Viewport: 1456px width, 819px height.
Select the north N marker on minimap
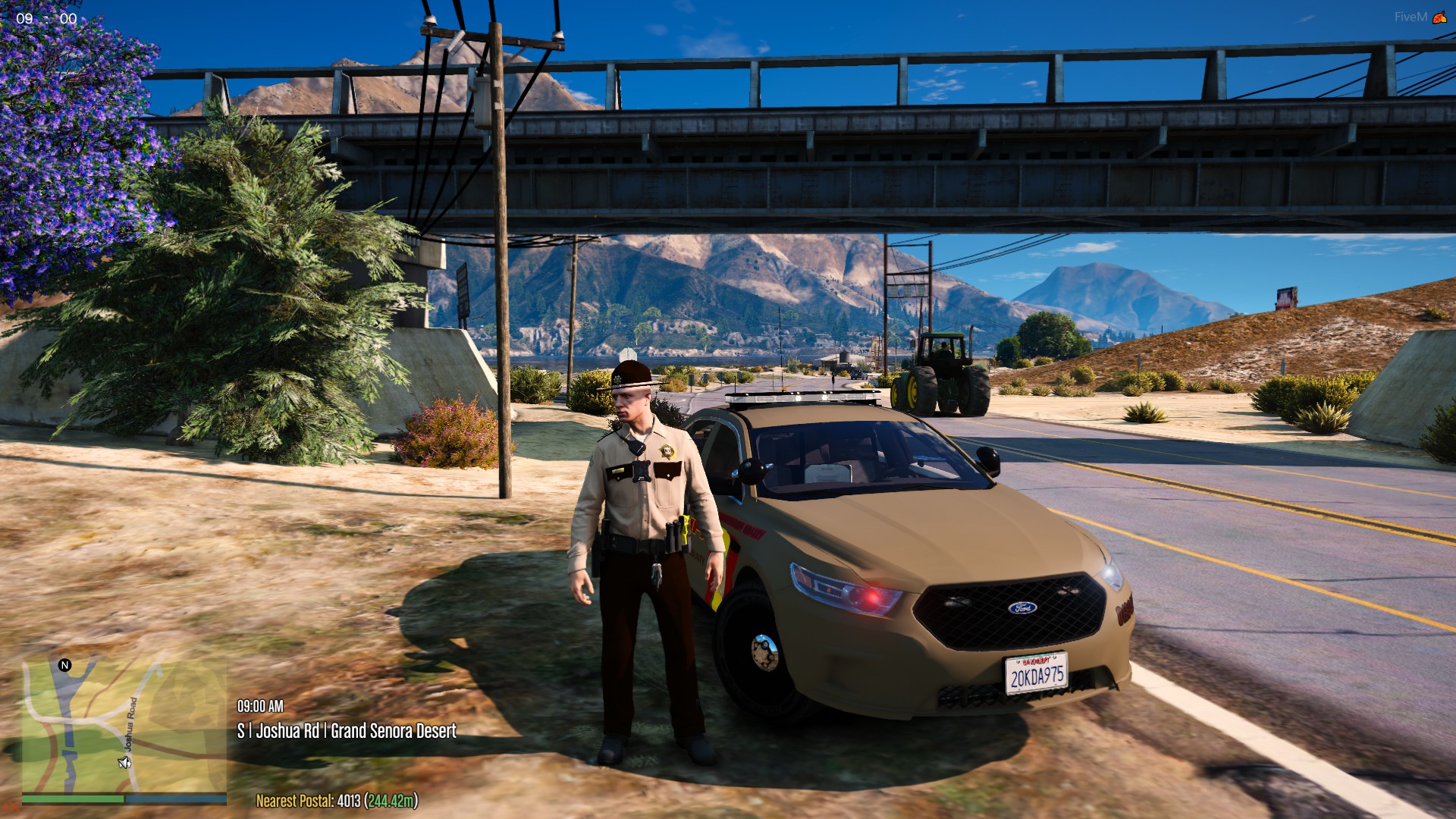(x=64, y=665)
